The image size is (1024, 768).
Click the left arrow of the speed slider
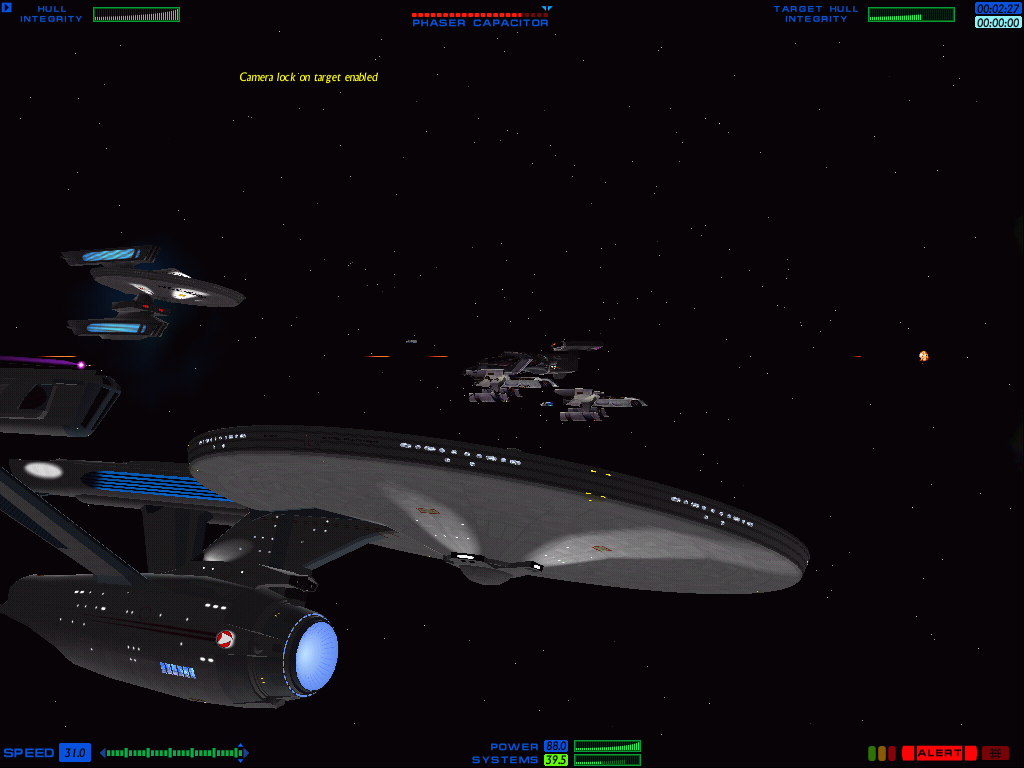click(x=103, y=752)
